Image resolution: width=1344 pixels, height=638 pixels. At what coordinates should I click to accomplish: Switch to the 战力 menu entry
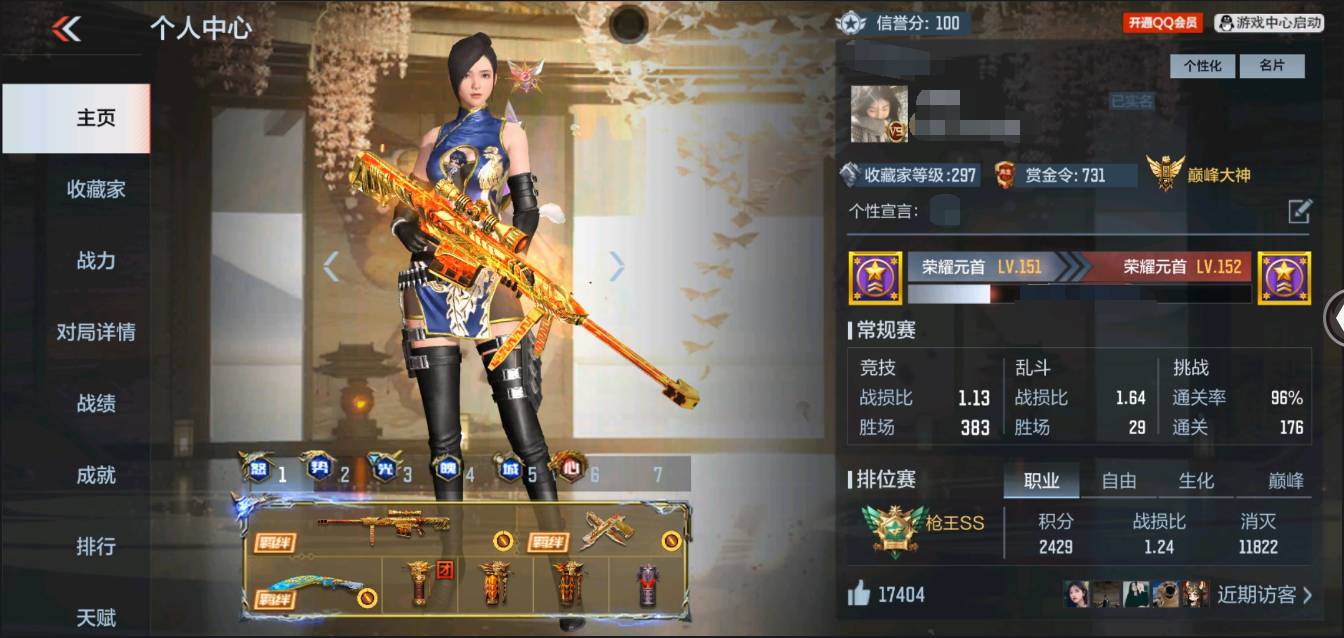(x=96, y=261)
